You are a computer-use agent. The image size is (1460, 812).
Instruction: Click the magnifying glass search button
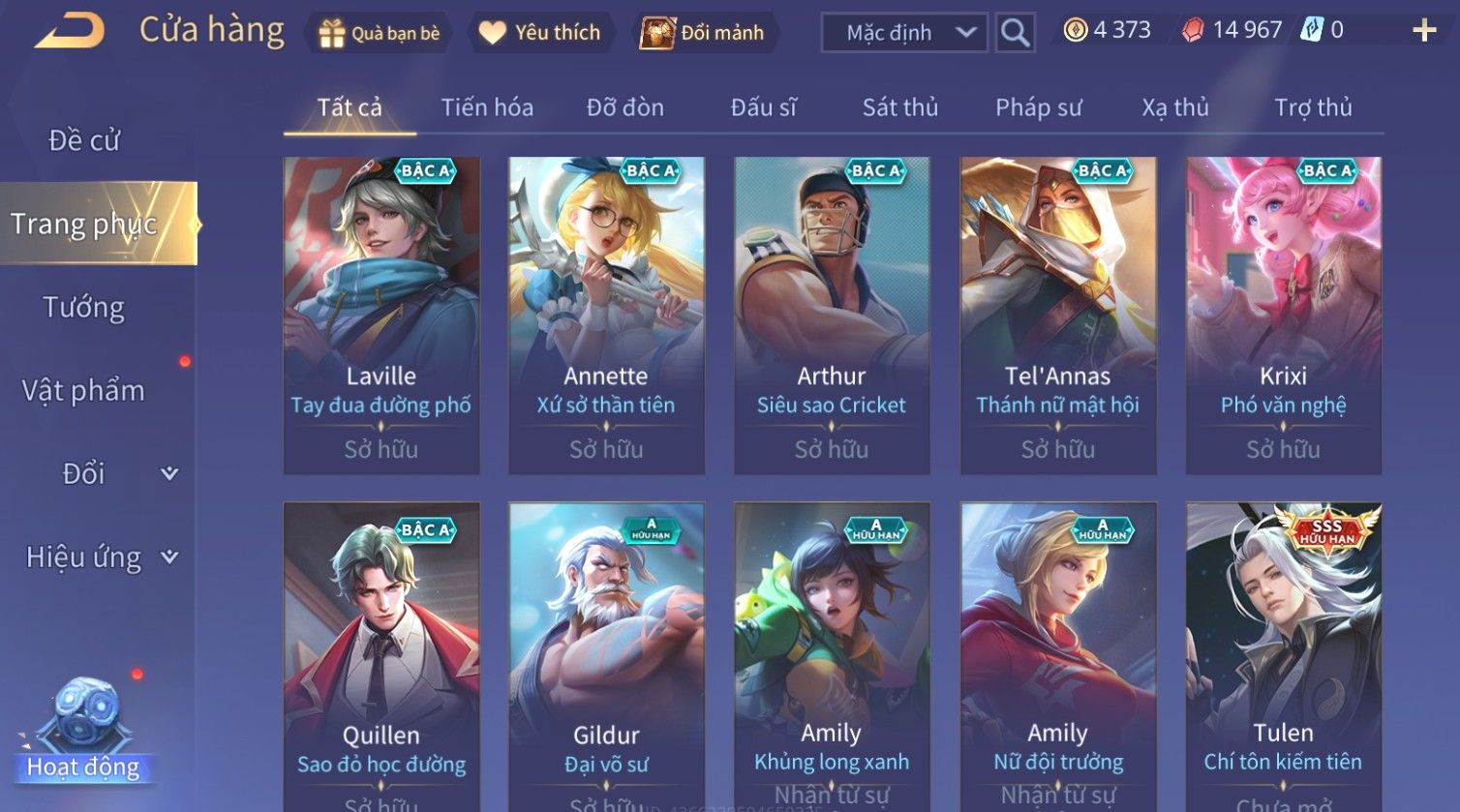[1015, 33]
